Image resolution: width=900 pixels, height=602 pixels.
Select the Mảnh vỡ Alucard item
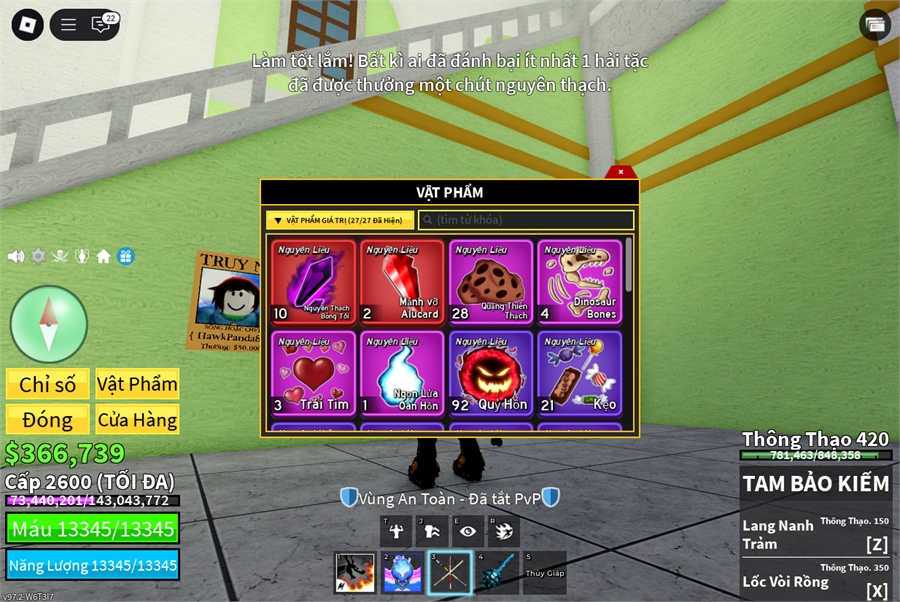click(402, 282)
